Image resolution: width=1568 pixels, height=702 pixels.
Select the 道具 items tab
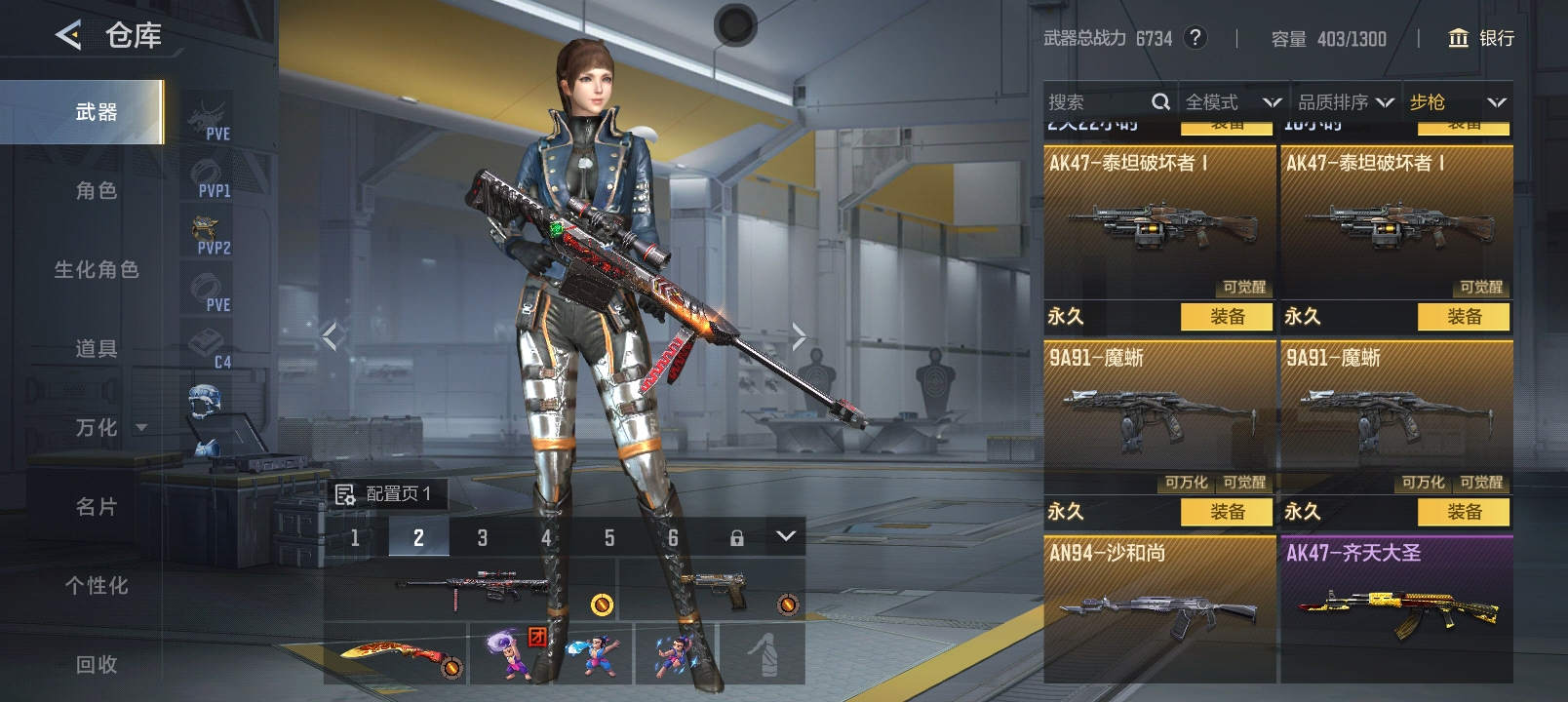pyautogui.click(x=96, y=349)
